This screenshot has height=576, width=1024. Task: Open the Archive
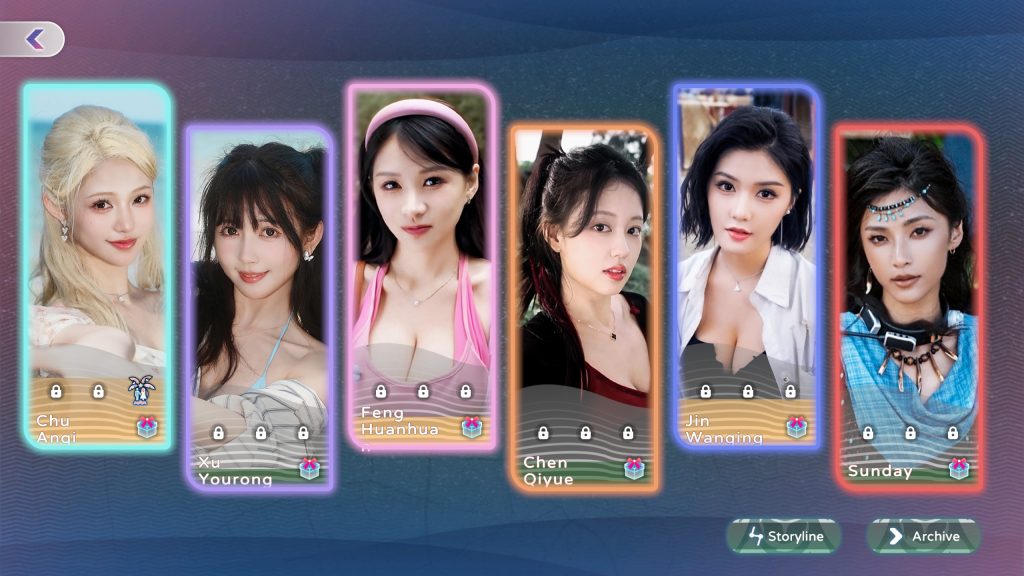[x=923, y=536]
